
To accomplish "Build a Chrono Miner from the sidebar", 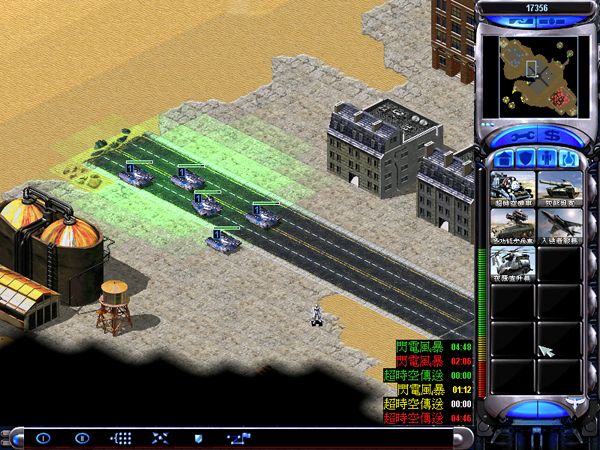I will 511,188.
